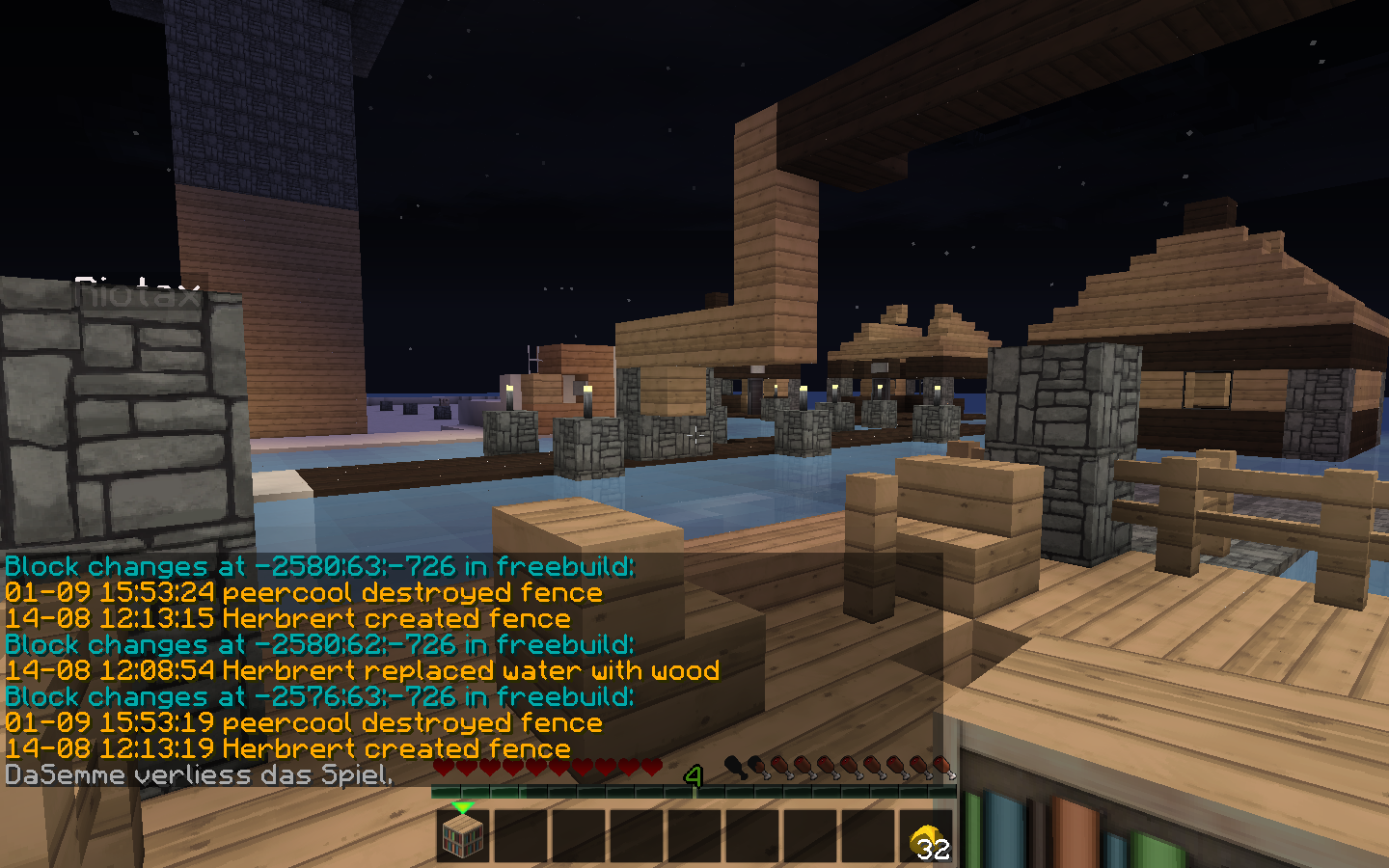This screenshot has height=868, width=1389.
Task: Select the bookshelf hotbar slot
Action: tap(463, 835)
